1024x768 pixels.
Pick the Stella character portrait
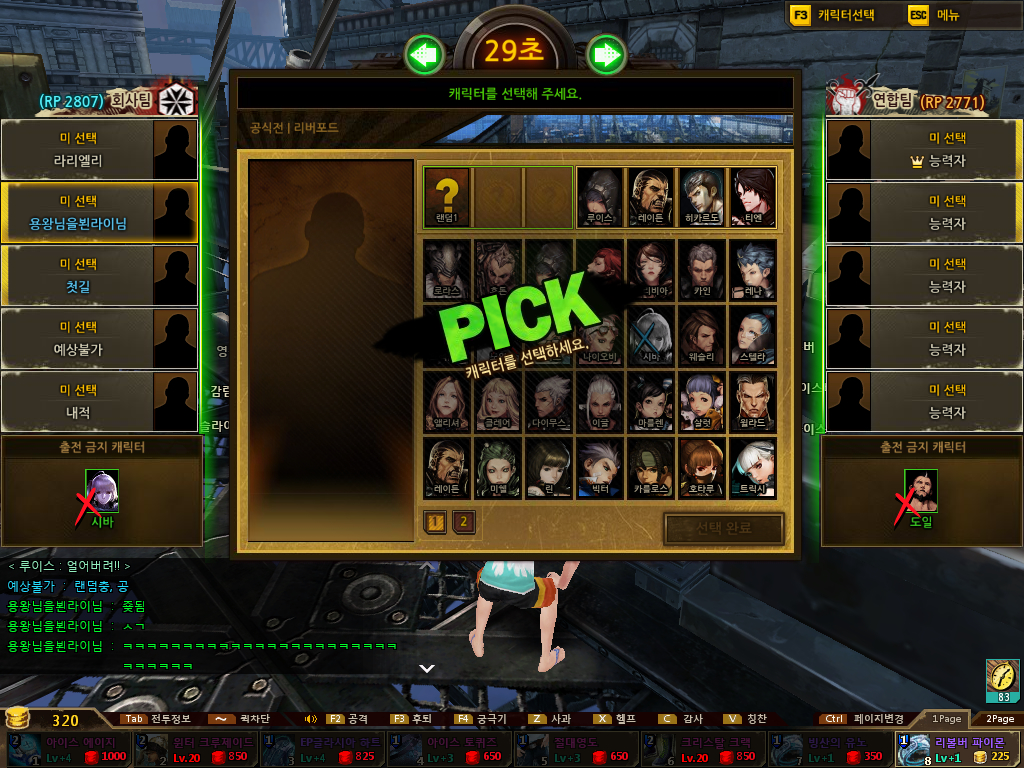click(753, 335)
